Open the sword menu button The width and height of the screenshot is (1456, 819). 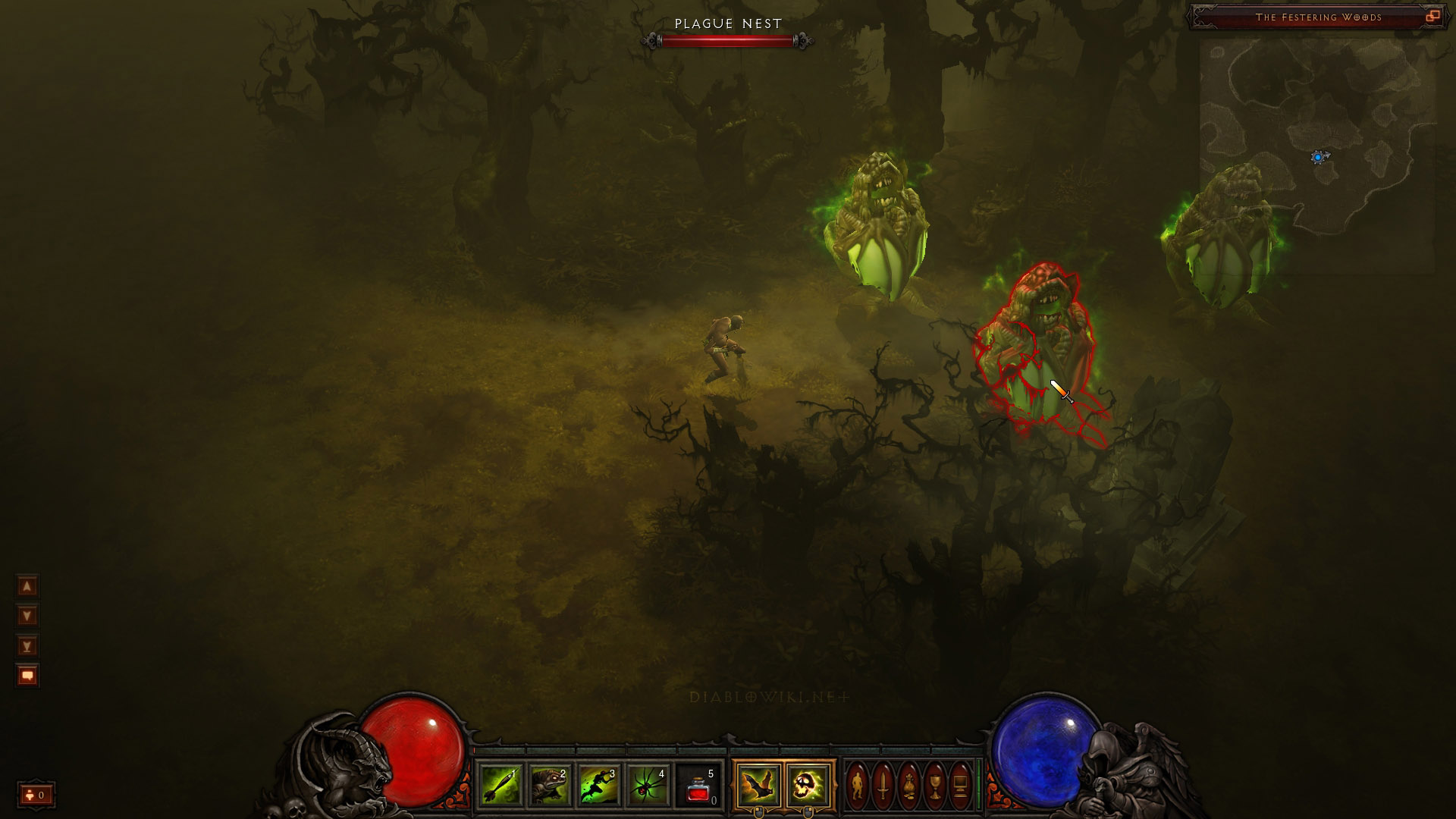pyautogui.click(x=883, y=786)
